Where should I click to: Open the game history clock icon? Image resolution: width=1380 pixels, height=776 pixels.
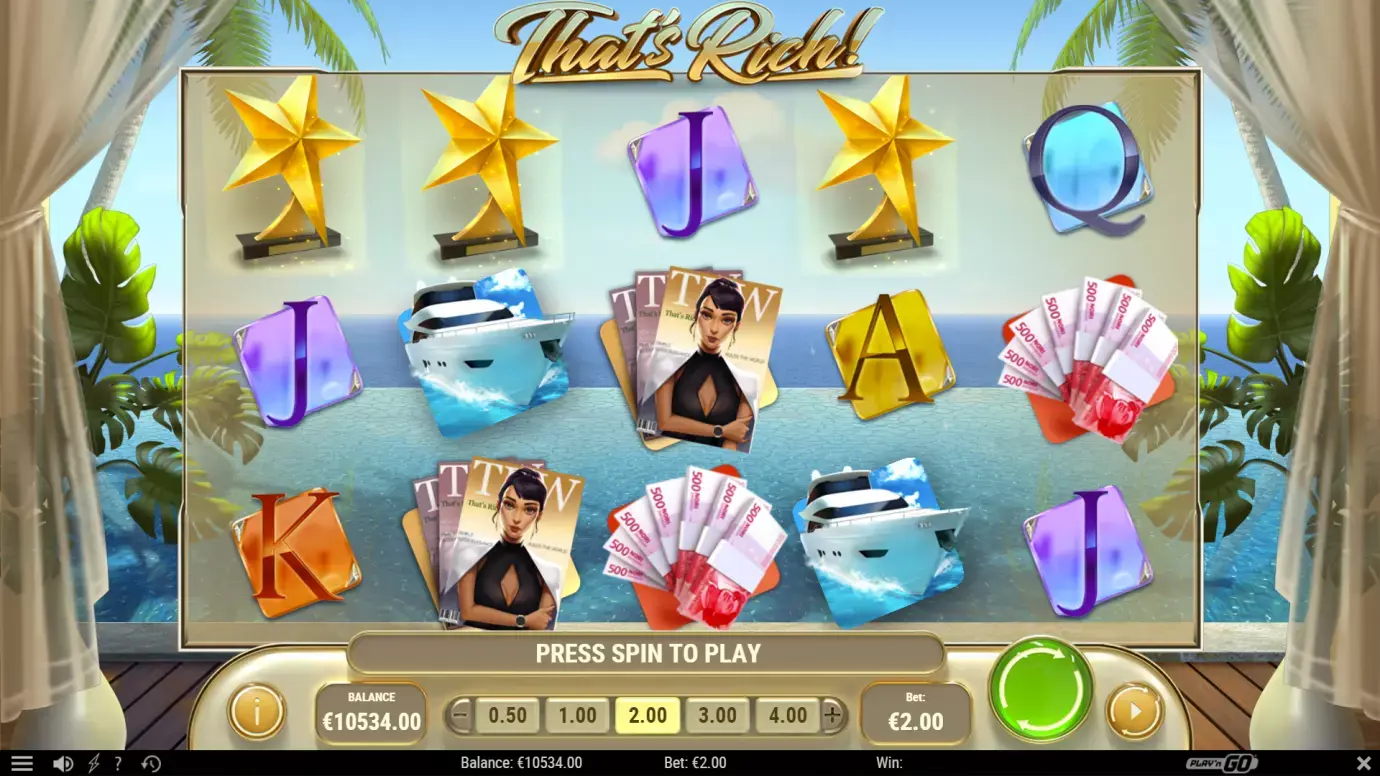coord(151,764)
